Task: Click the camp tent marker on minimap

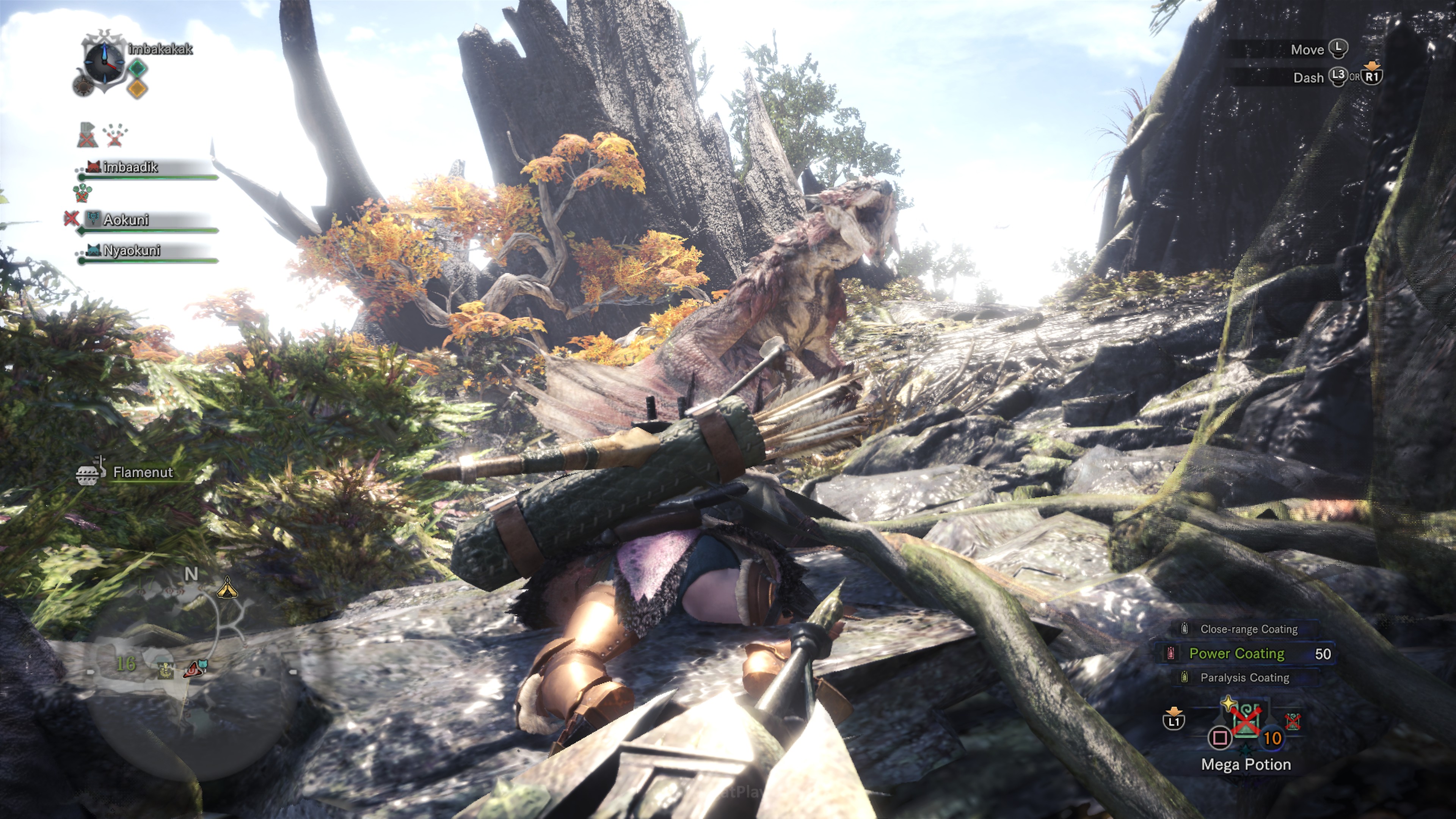Action: [x=227, y=588]
